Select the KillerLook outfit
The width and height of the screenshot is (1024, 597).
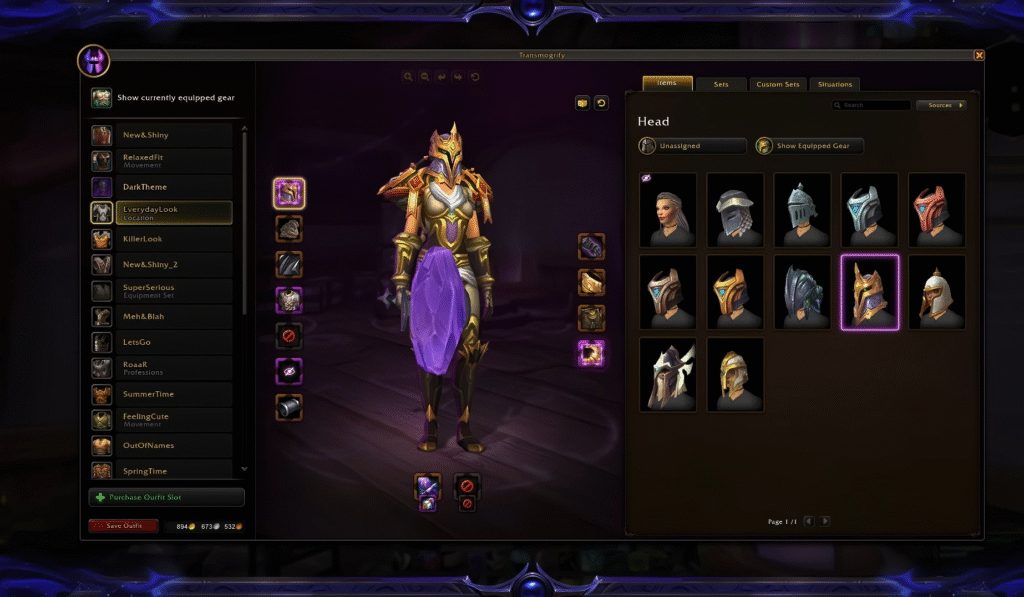161,239
